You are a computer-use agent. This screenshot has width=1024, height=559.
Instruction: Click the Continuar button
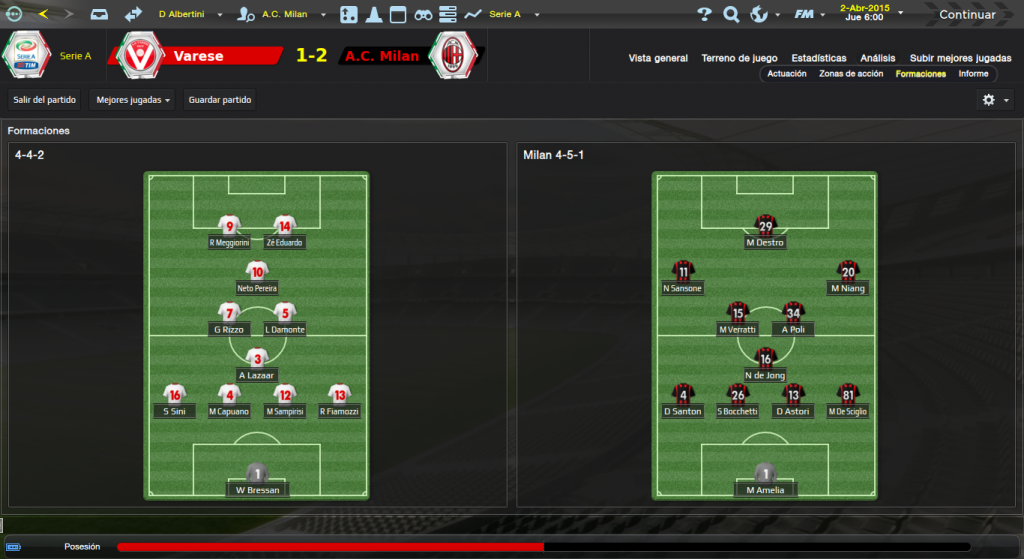(966, 15)
